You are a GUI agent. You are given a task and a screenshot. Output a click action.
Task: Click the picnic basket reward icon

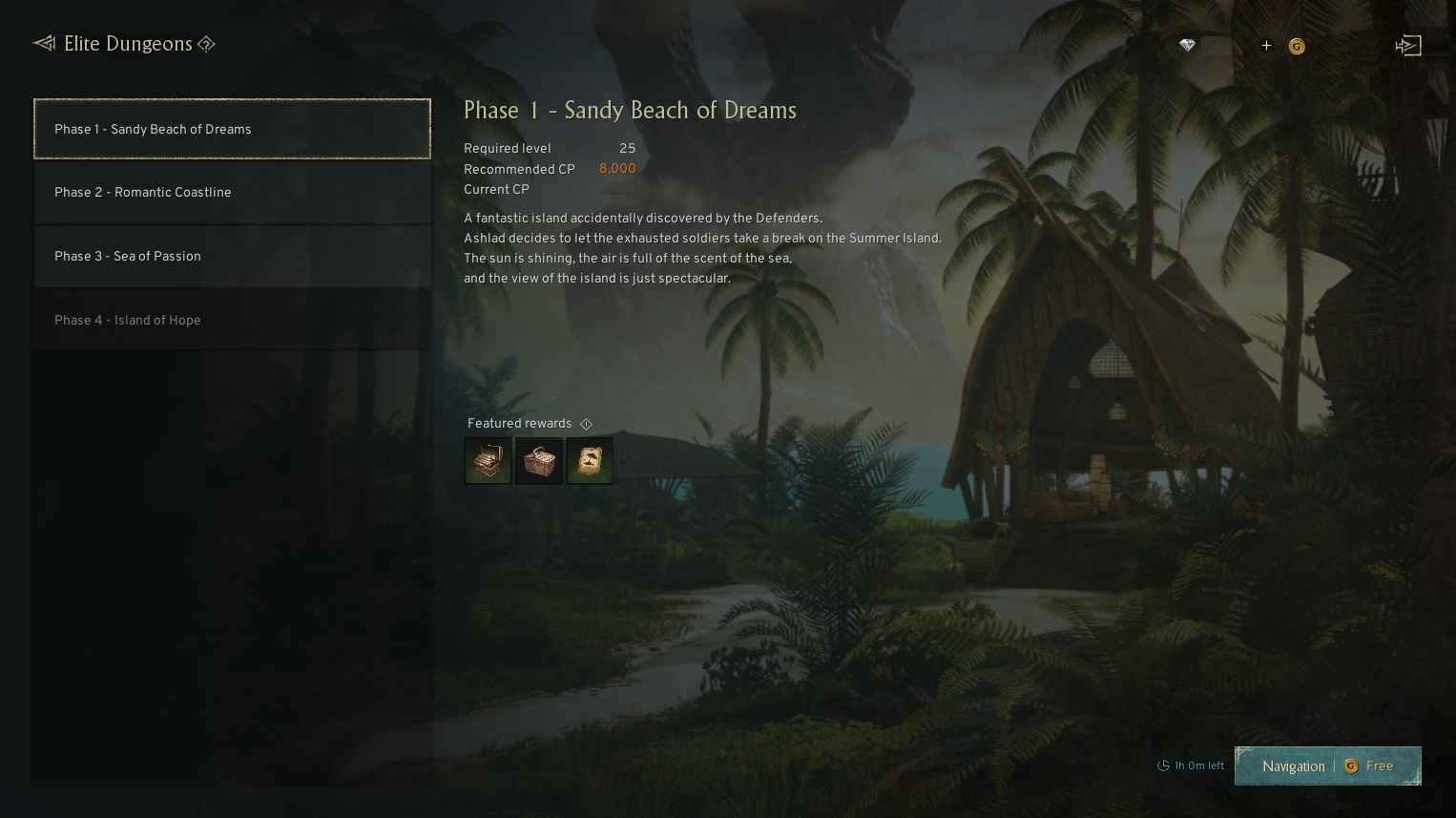(538, 460)
